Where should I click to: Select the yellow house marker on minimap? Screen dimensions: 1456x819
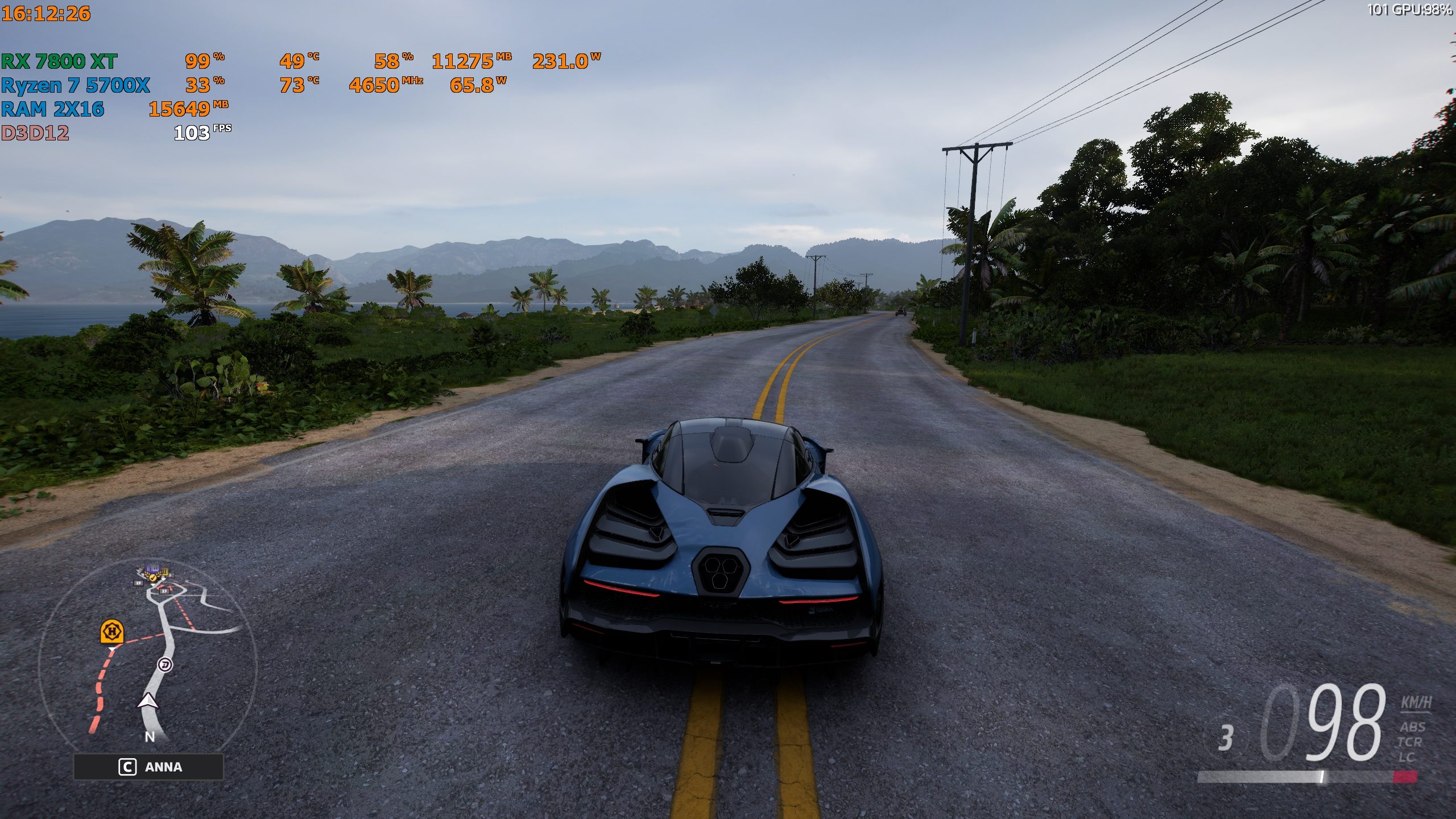tap(112, 631)
